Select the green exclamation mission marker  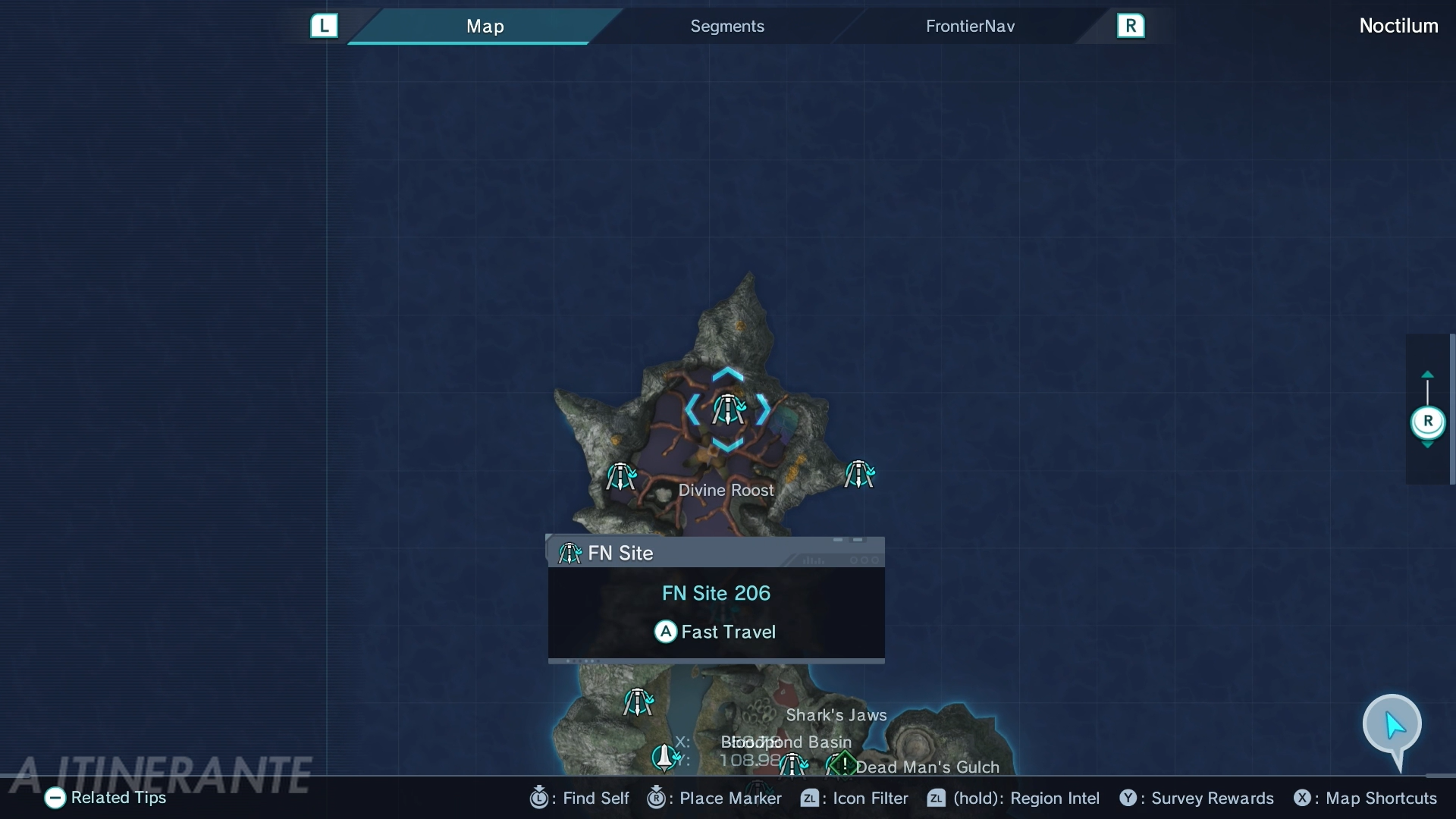843,764
